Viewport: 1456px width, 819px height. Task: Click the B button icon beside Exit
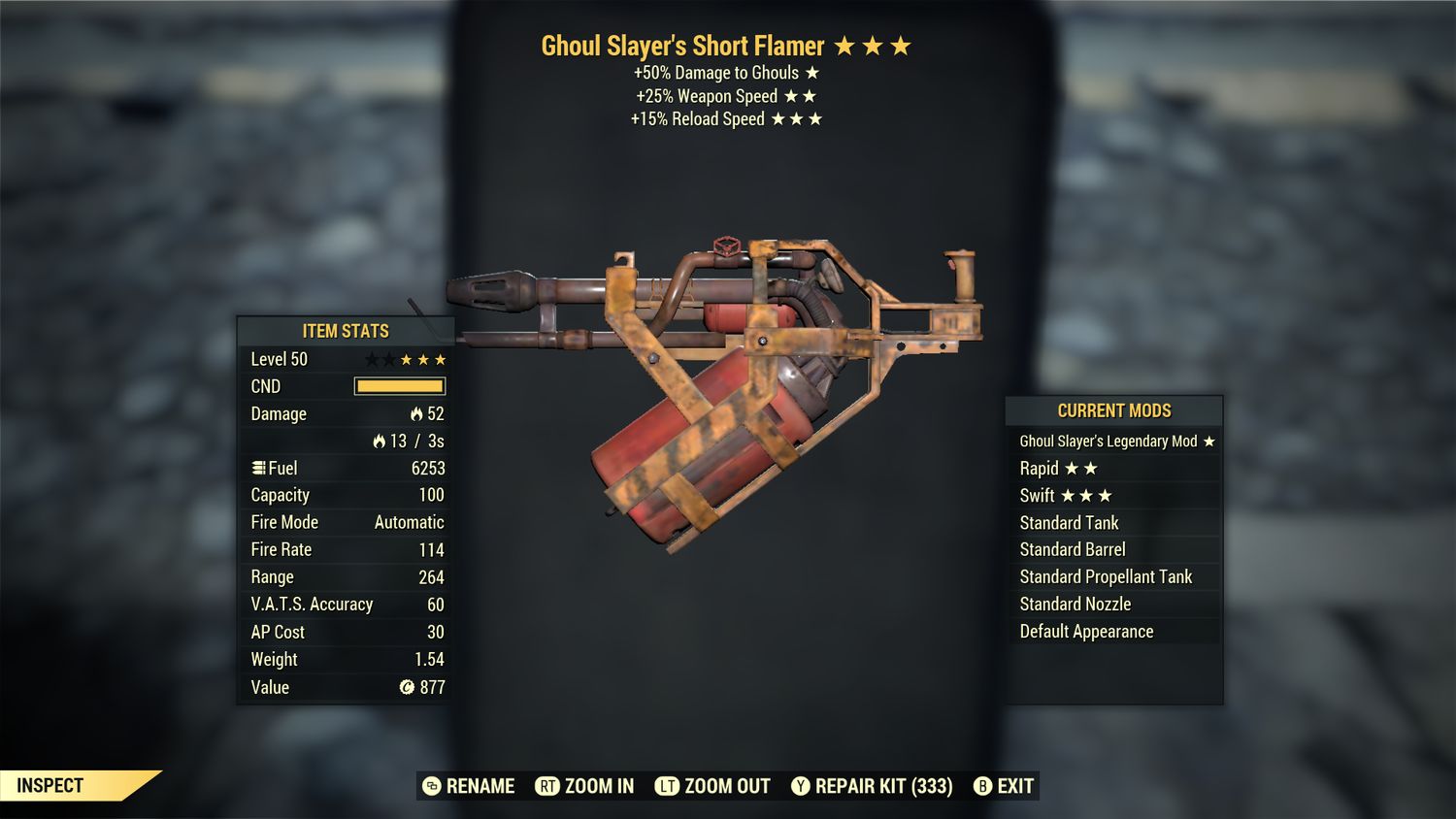pyautogui.click(x=981, y=786)
